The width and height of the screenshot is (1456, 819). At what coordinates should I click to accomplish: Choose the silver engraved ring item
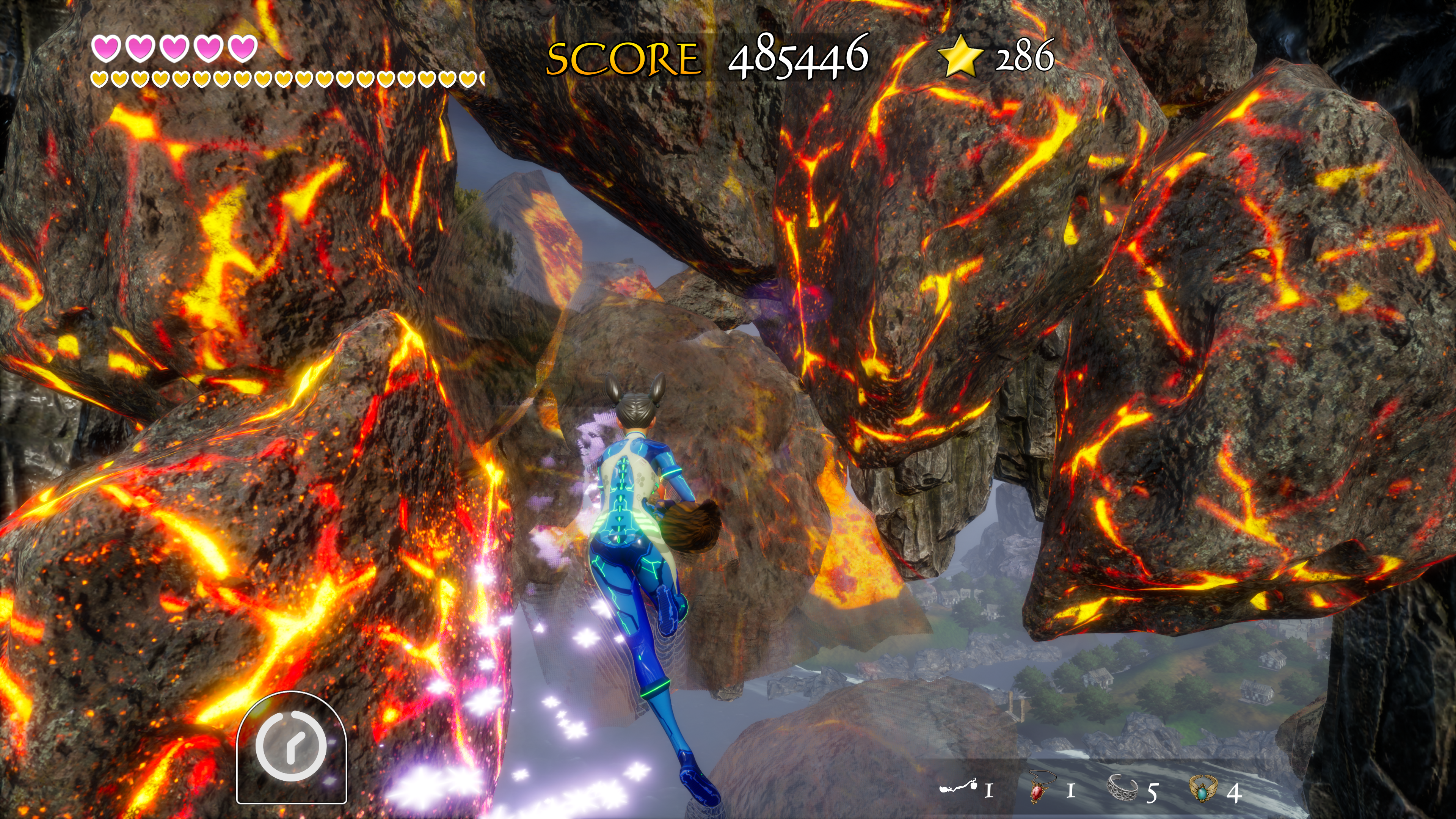click(1122, 788)
